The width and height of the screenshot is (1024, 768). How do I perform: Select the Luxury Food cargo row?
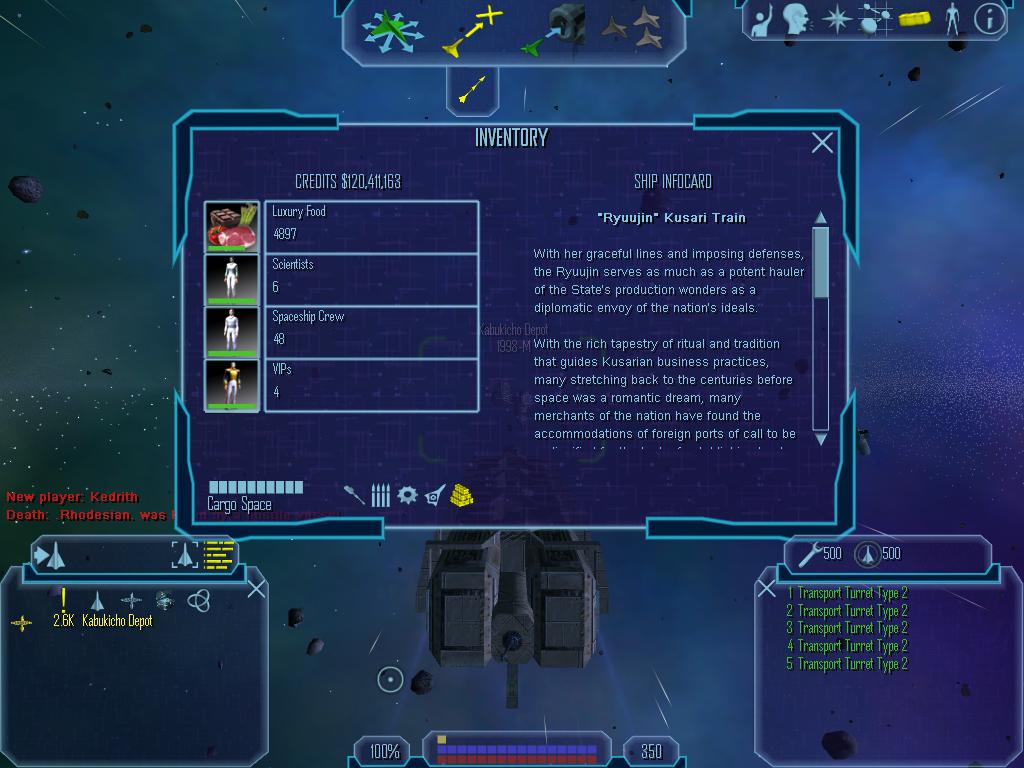pos(371,226)
